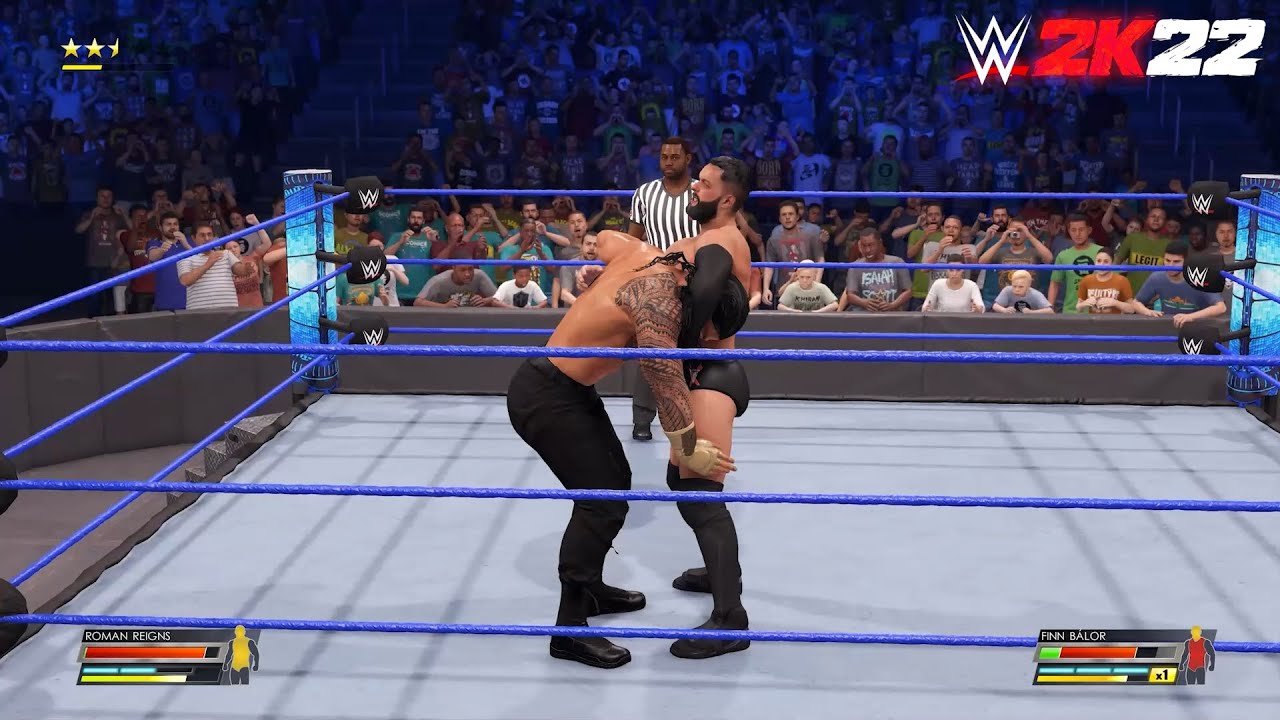Screen dimensions: 1280x720
Task: Click Finn Bálor's red body damage figure icon
Action: point(1197,656)
